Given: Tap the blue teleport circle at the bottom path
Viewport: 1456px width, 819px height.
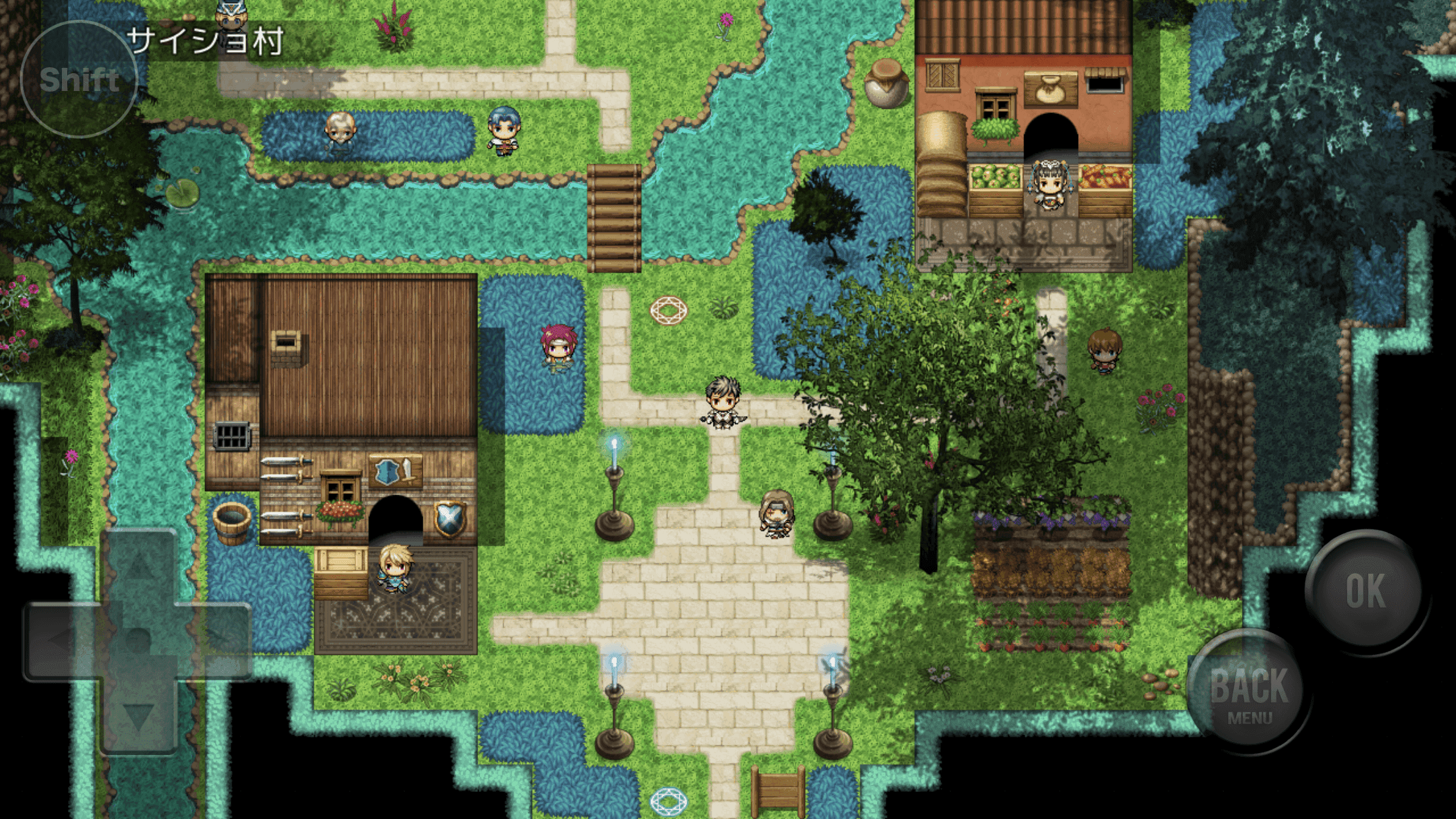Looking at the screenshot, I should pos(668,802).
